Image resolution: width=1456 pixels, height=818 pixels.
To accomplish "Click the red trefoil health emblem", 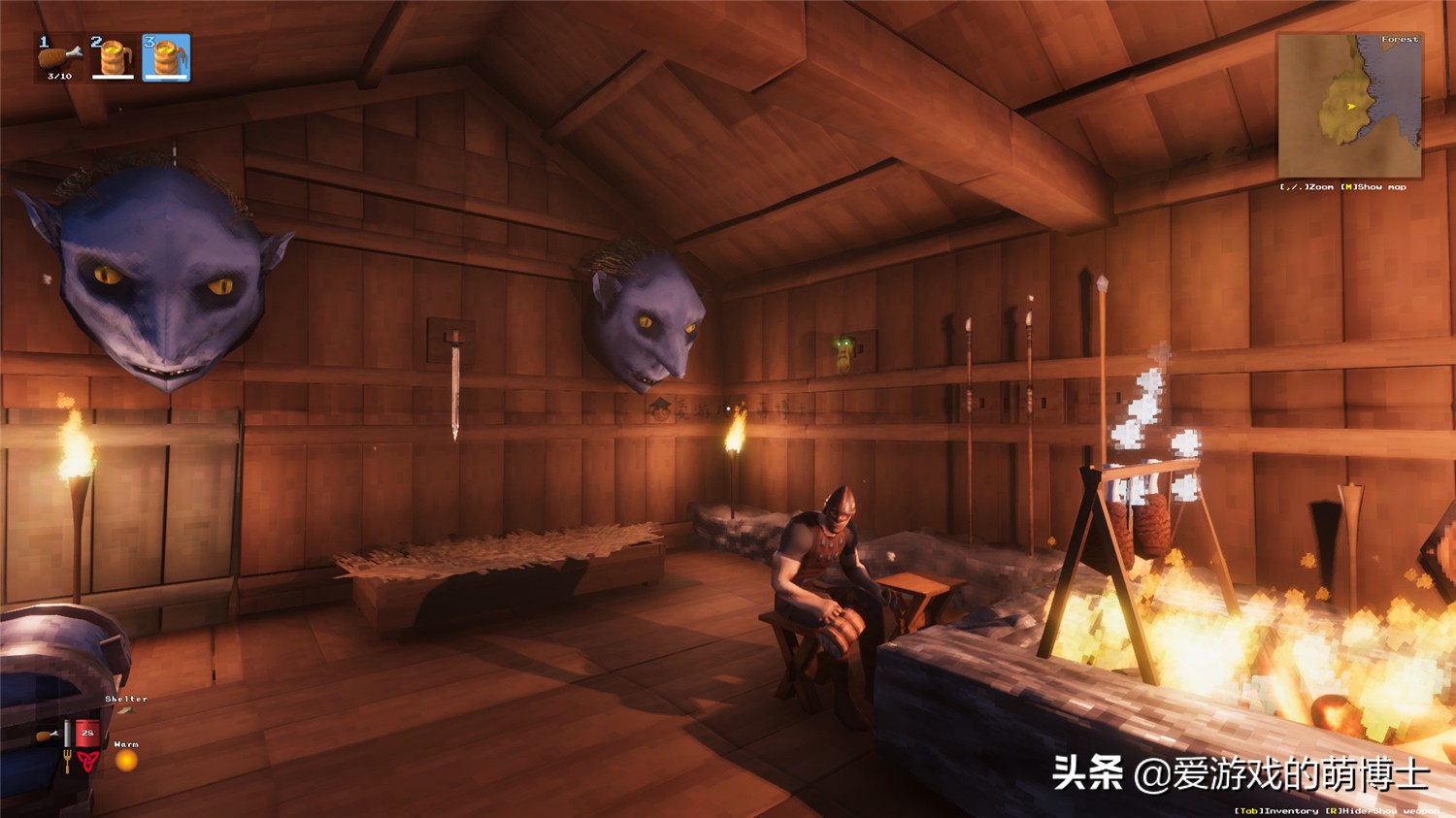I will pos(87,760).
